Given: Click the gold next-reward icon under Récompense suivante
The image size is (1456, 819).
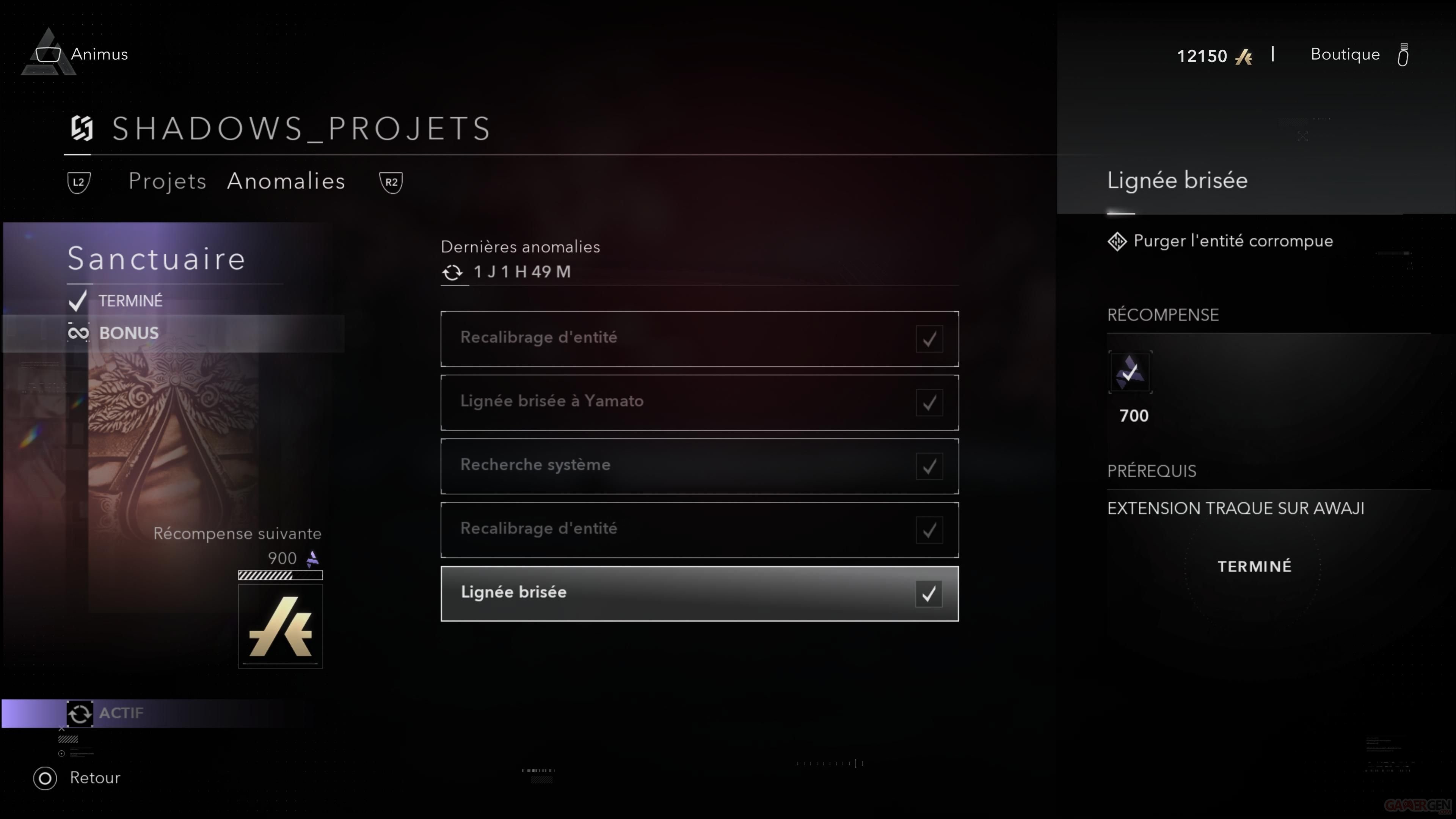Looking at the screenshot, I should (x=280, y=626).
